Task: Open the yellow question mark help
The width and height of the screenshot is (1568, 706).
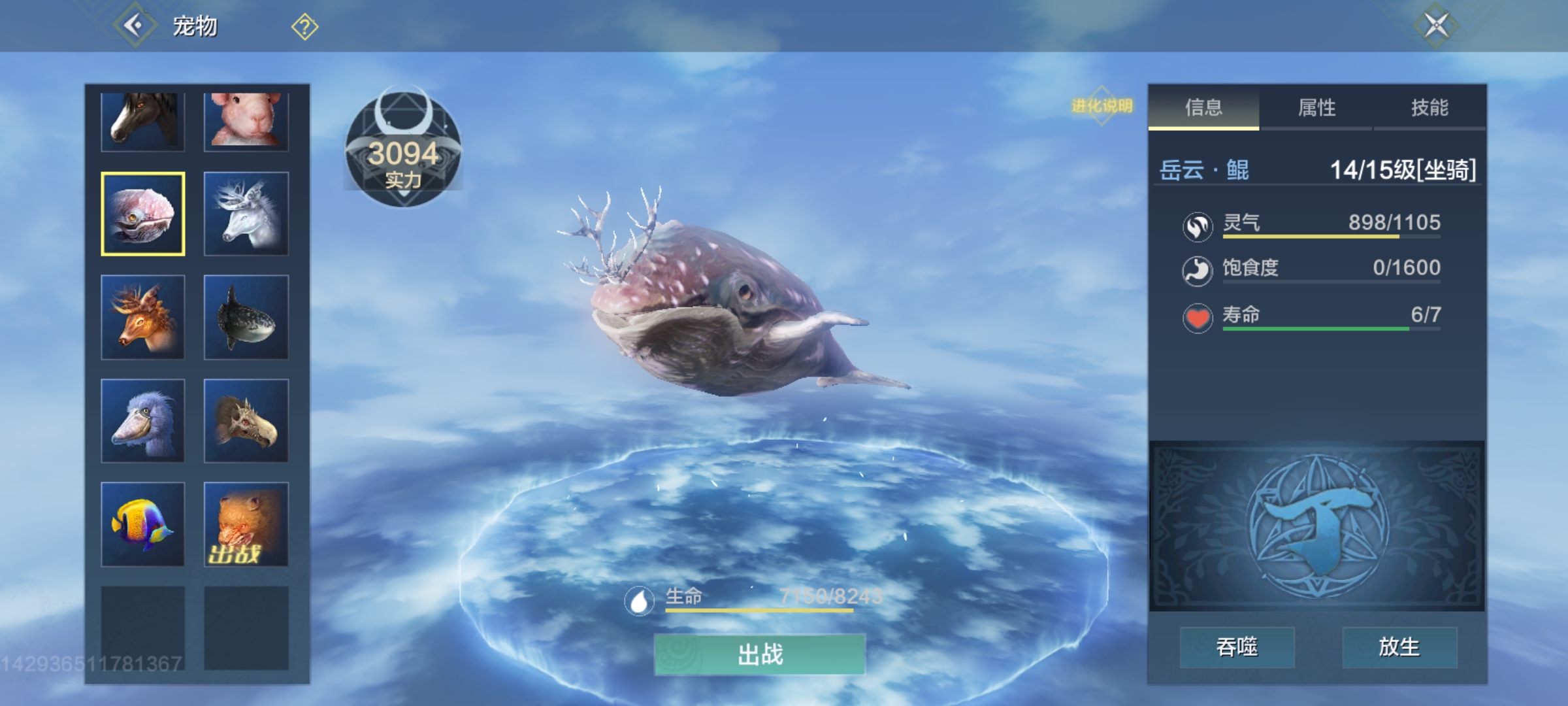Action: [304, 27]
